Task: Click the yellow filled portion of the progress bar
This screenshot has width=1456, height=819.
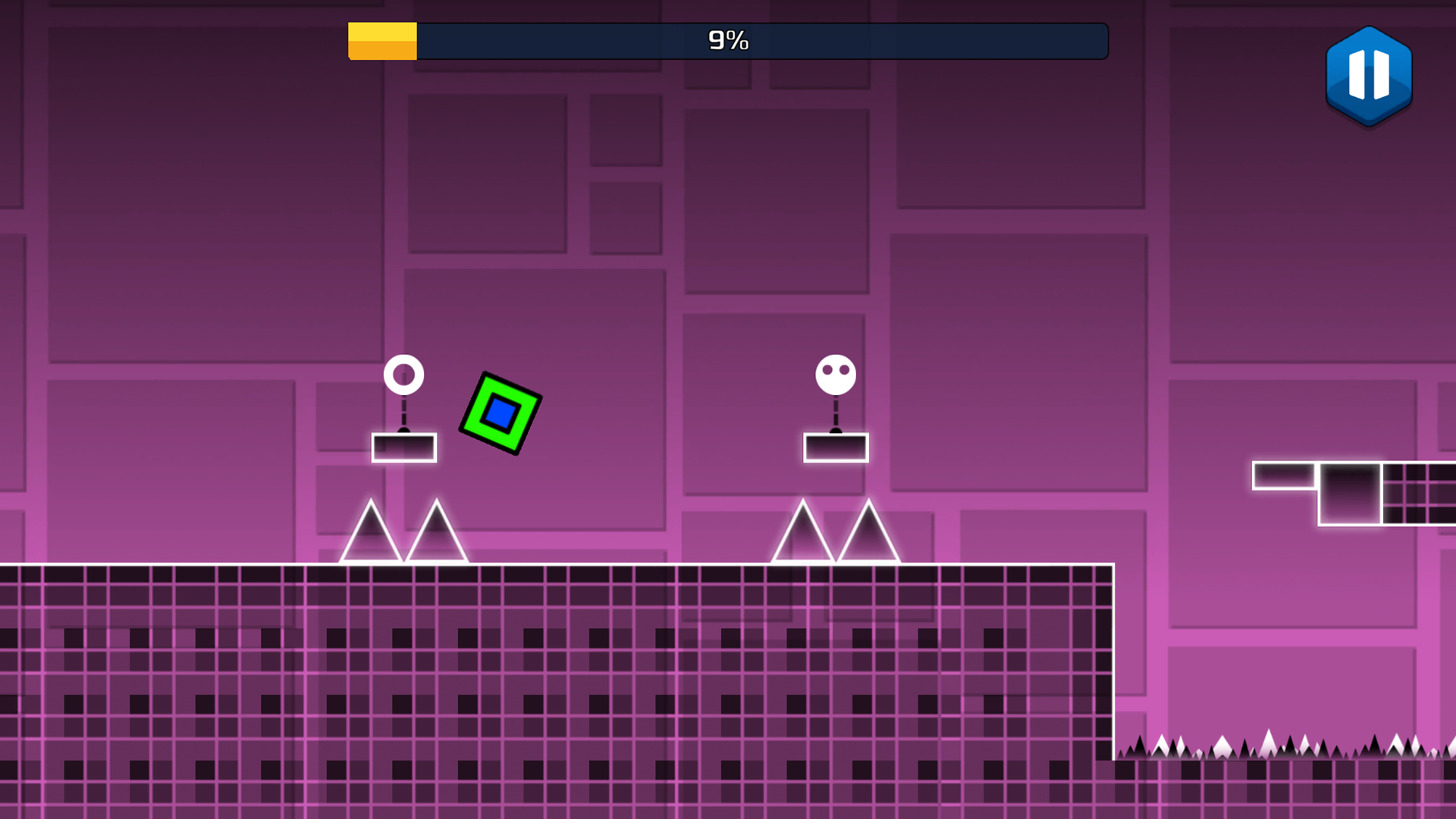Action: [381, 41]
